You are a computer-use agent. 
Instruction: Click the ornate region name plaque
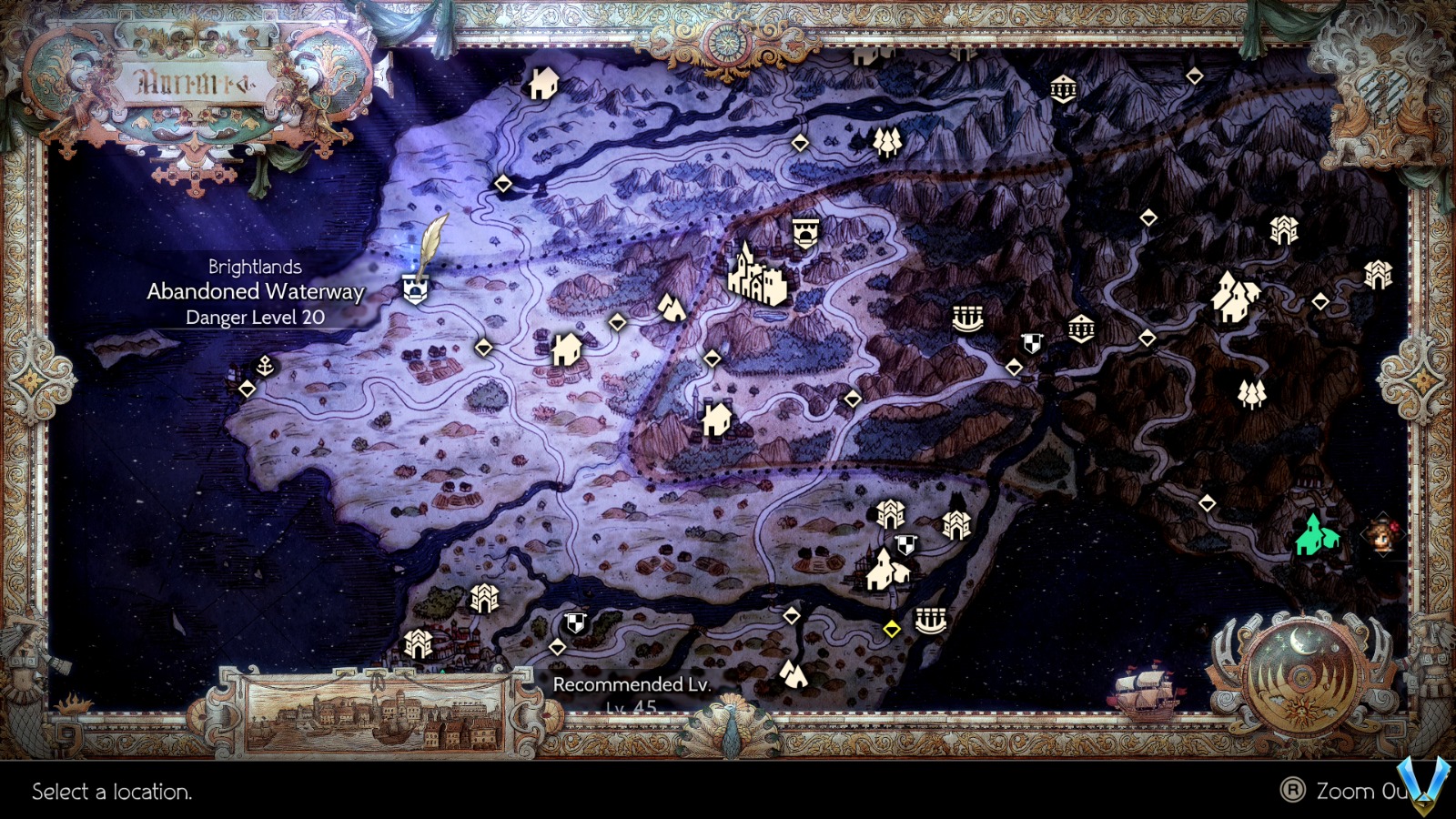pyautogui.click(x=196, y=82)
